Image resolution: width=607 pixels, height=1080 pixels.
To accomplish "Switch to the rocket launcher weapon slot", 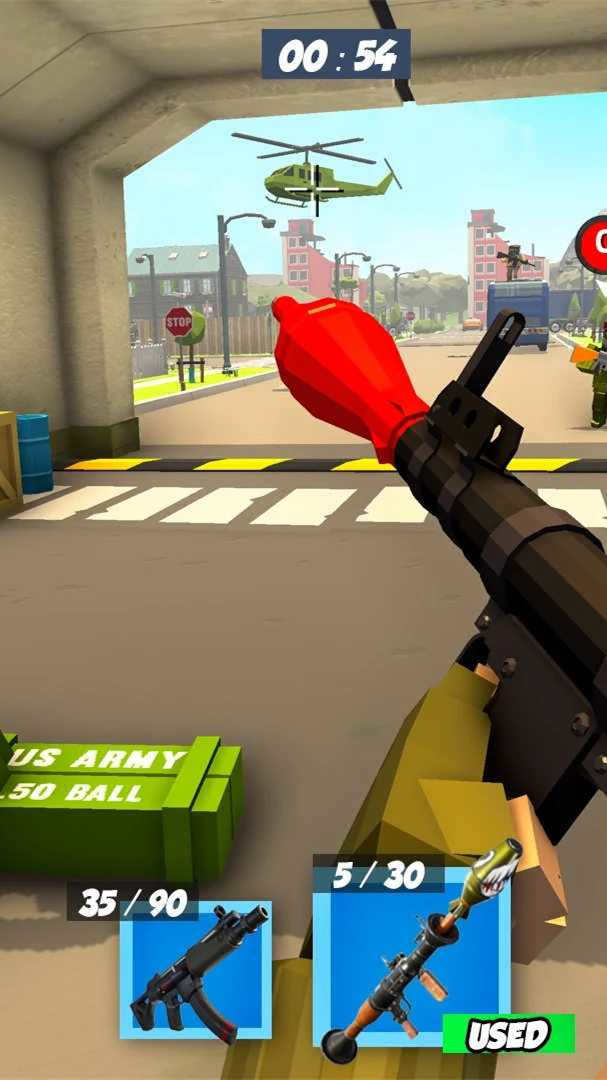I will [x=411, y=957].
